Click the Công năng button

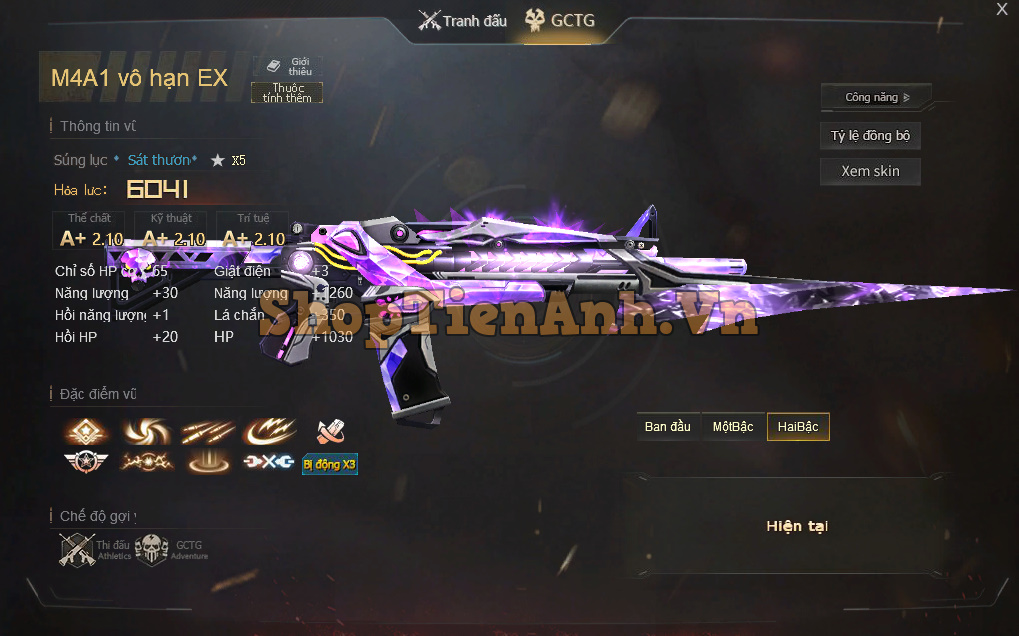point(876,97)
